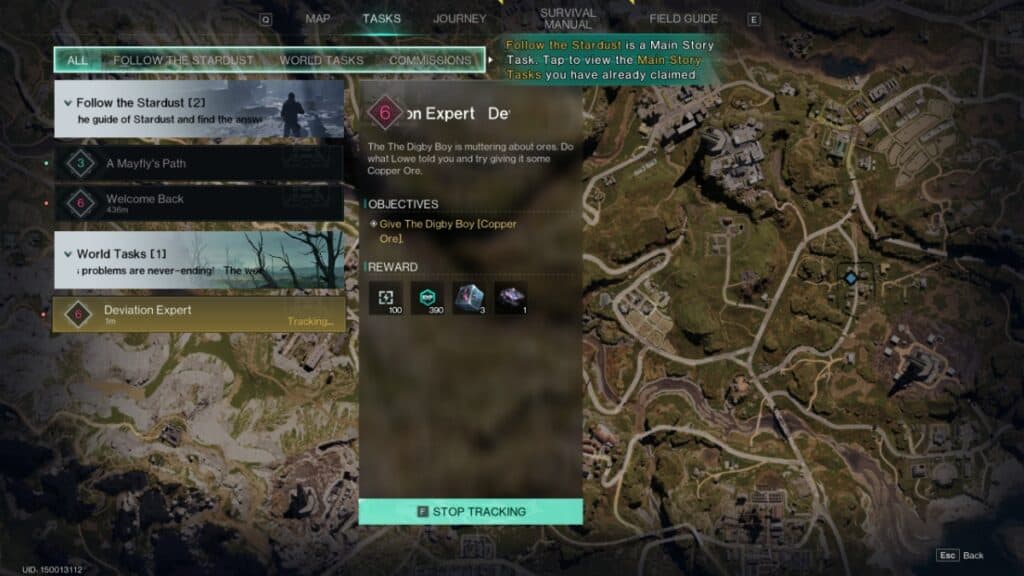Stop tracking the current task
This screenshot has height=576, width=1024.
click(470, 512)
